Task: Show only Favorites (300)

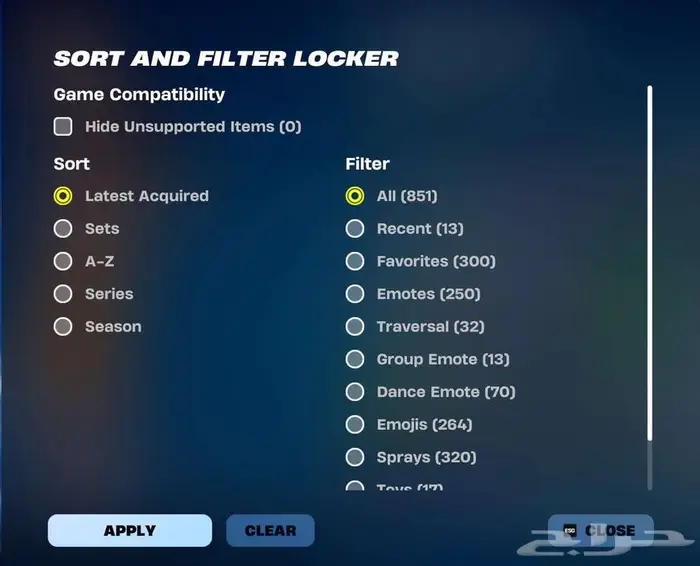Action: coord(355,261)
